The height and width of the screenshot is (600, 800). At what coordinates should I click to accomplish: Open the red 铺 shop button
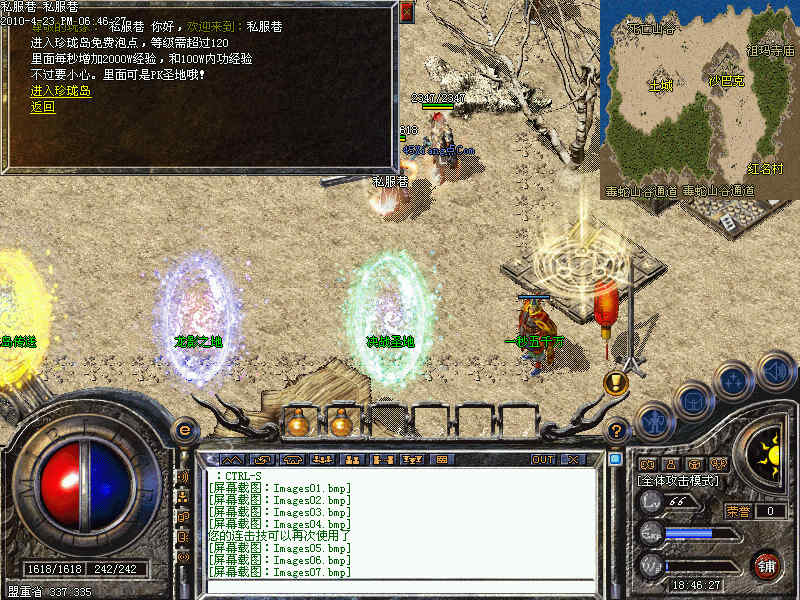pos(766,564)
